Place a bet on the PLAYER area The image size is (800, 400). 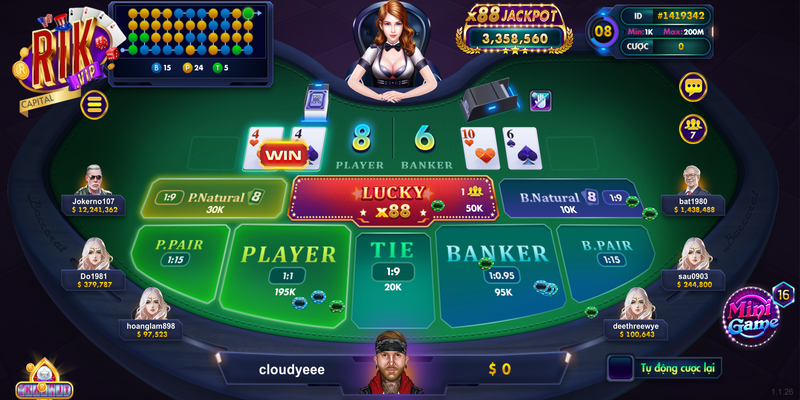tap(287, 265)
